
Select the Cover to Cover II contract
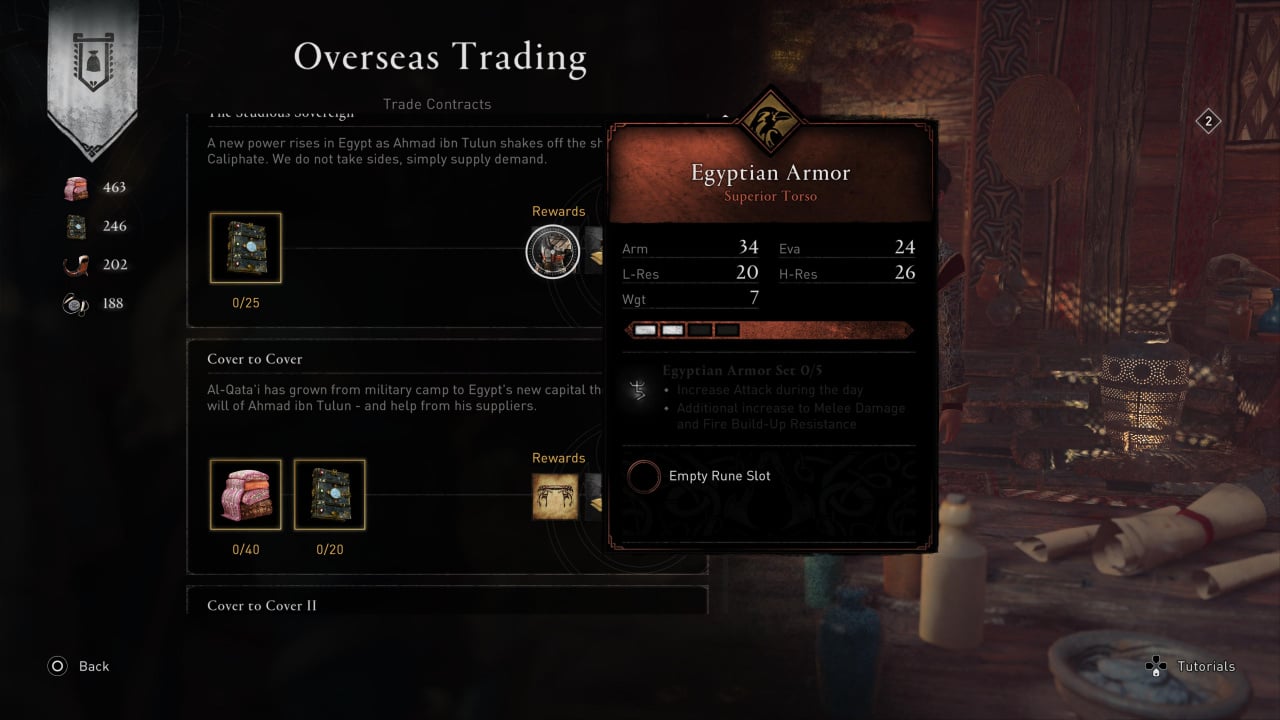[262, 606]
